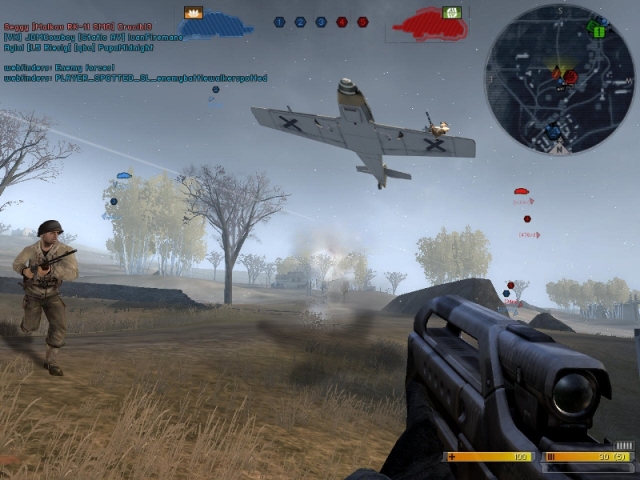
Task: Click the red team's green emblem icon
Action: tap(452, 12)
